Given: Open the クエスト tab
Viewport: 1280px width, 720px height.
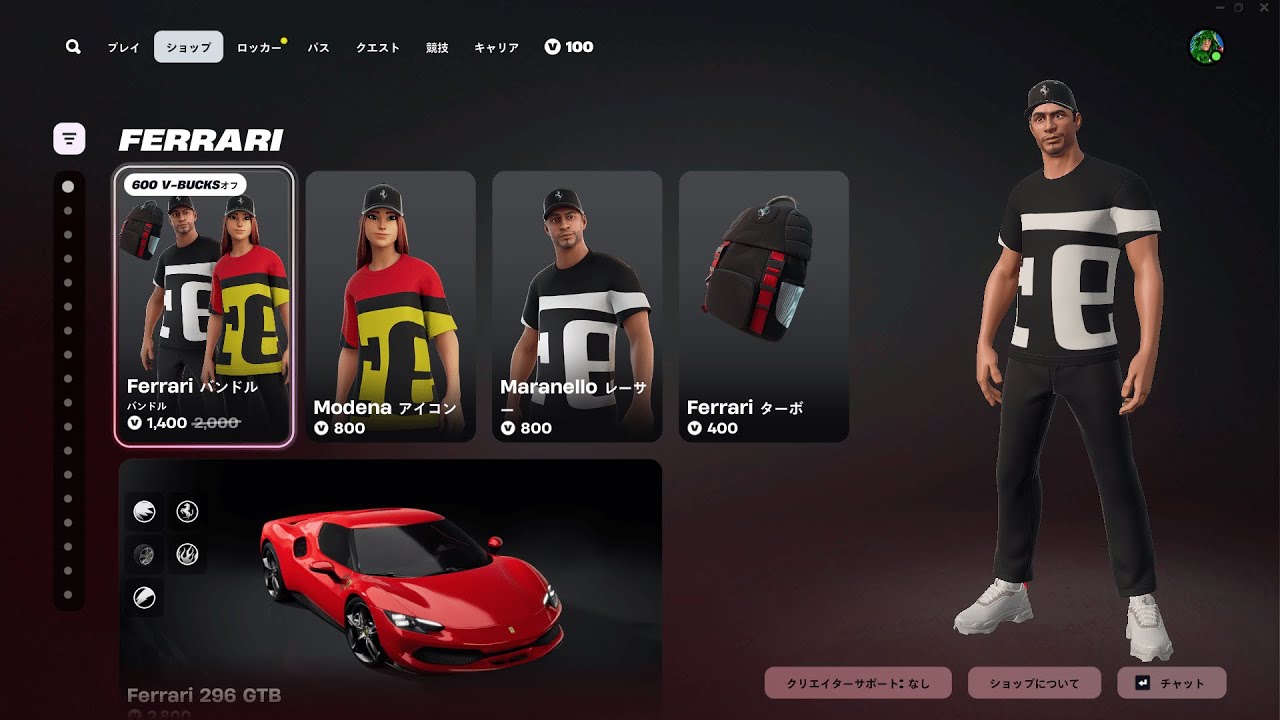Looking at the screenshot, I should [x=378, y=47].
